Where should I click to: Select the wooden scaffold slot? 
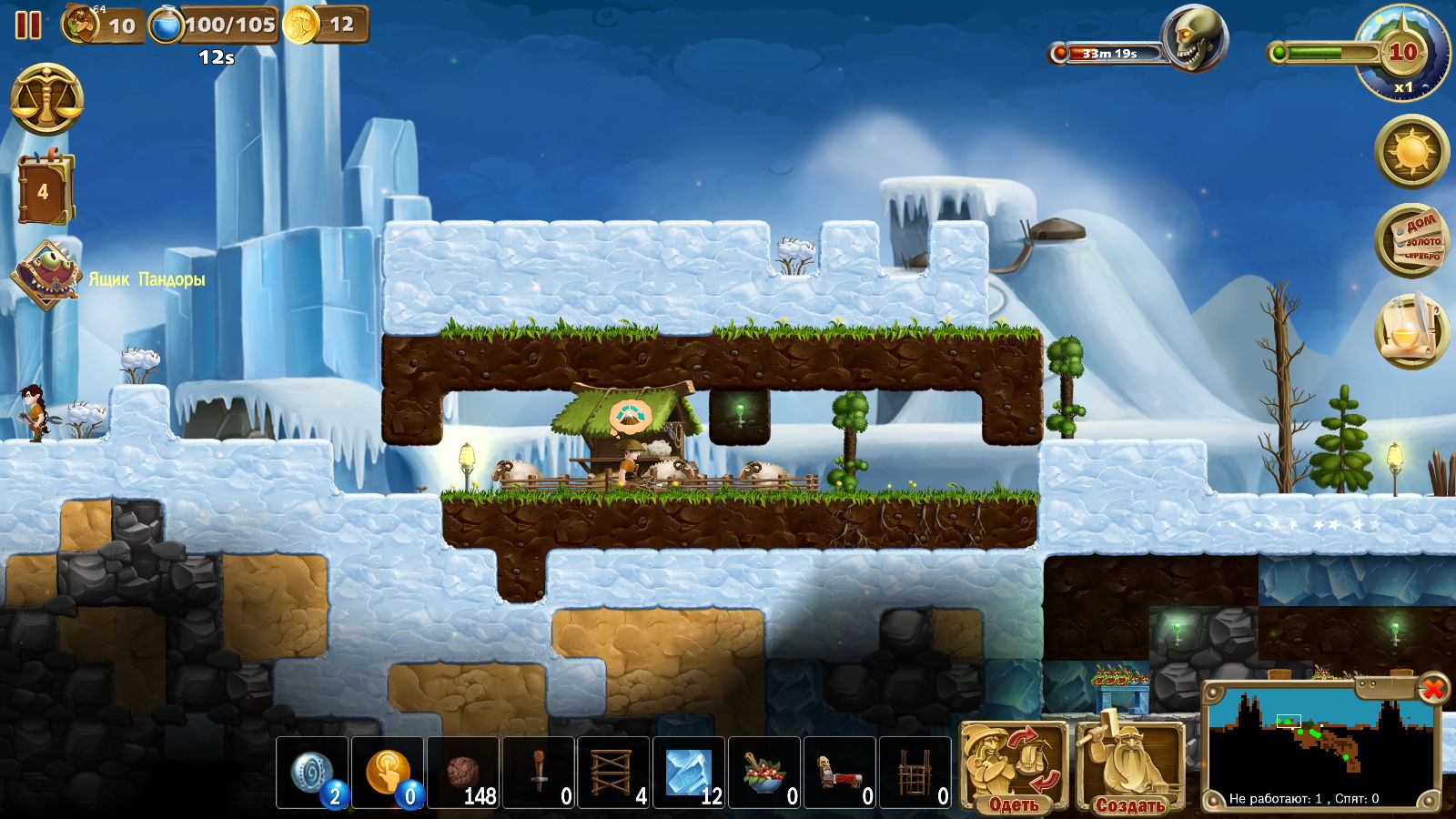click(614, 773)
